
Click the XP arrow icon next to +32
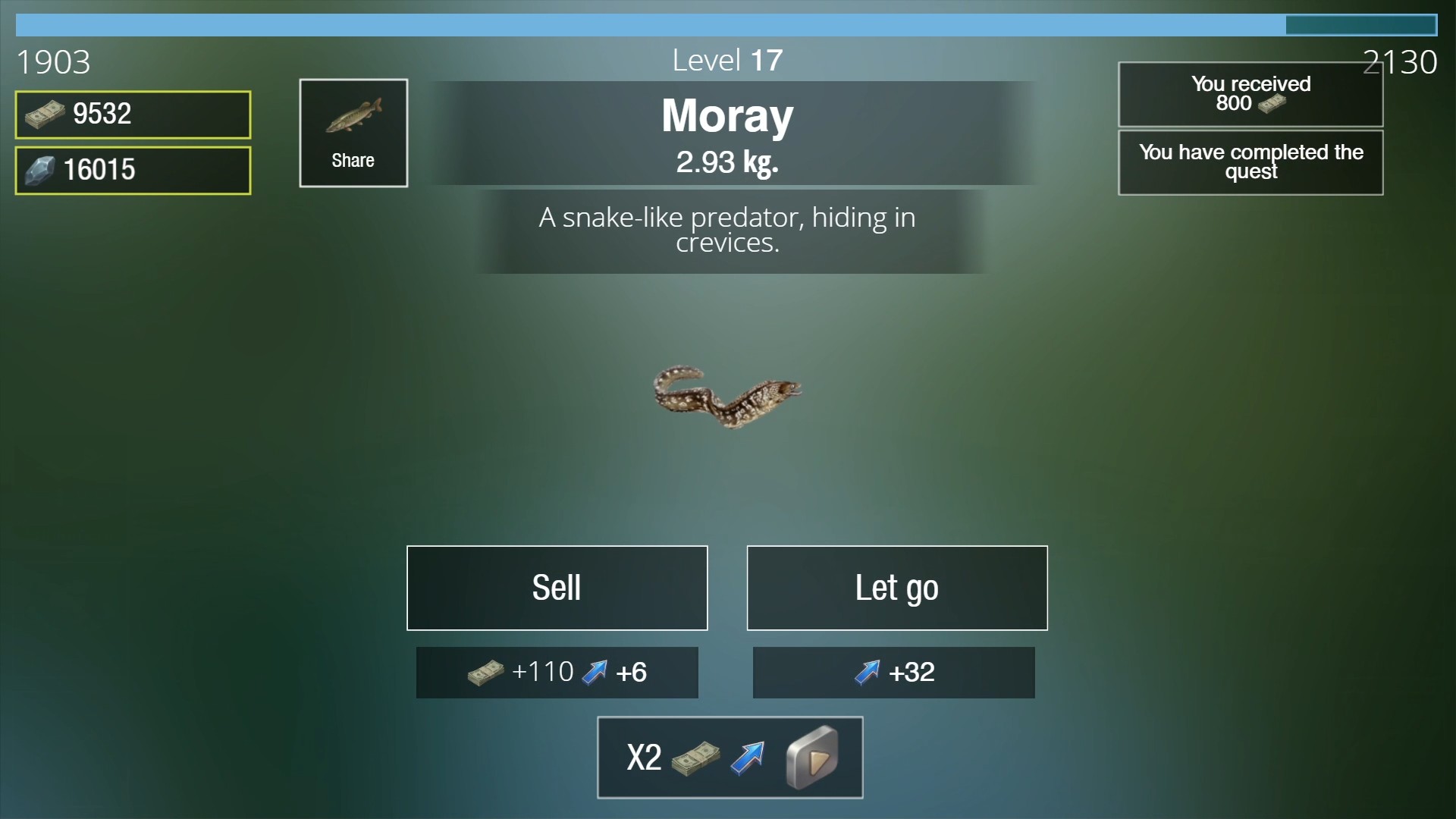(x=866, y=673)
